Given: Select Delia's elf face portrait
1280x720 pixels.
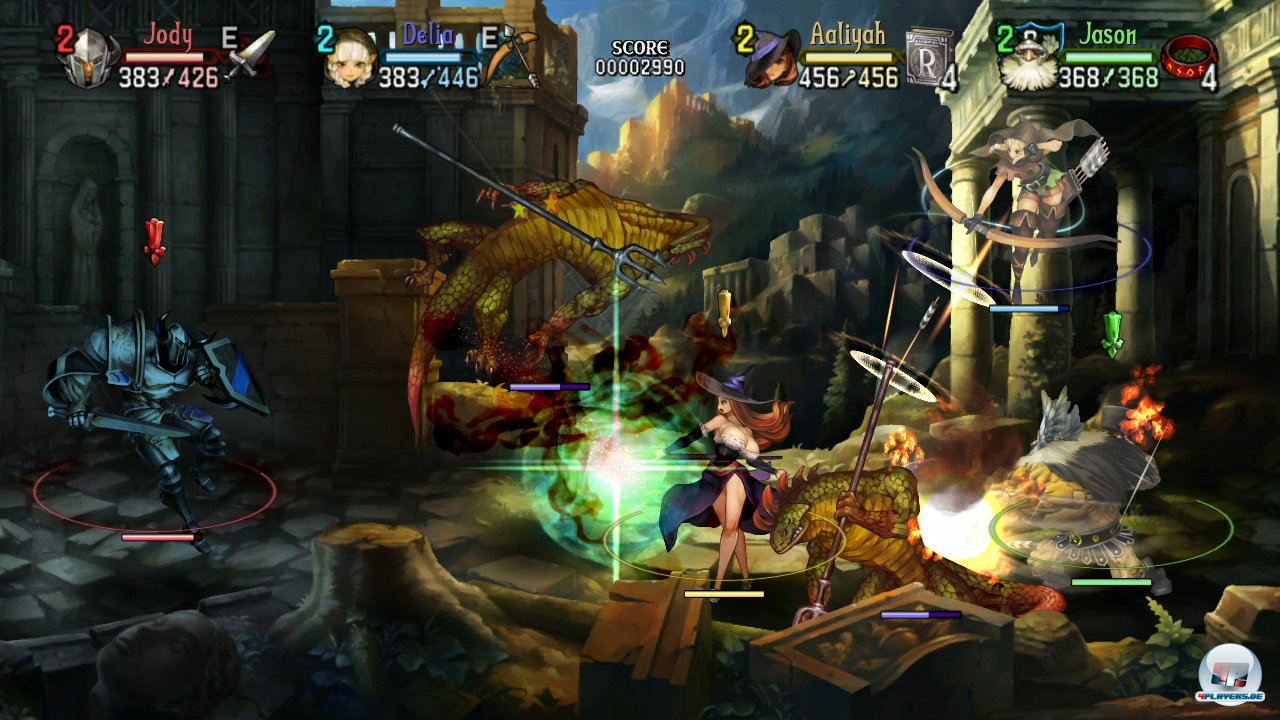Looking at the screenshot, I should point(351,60).
